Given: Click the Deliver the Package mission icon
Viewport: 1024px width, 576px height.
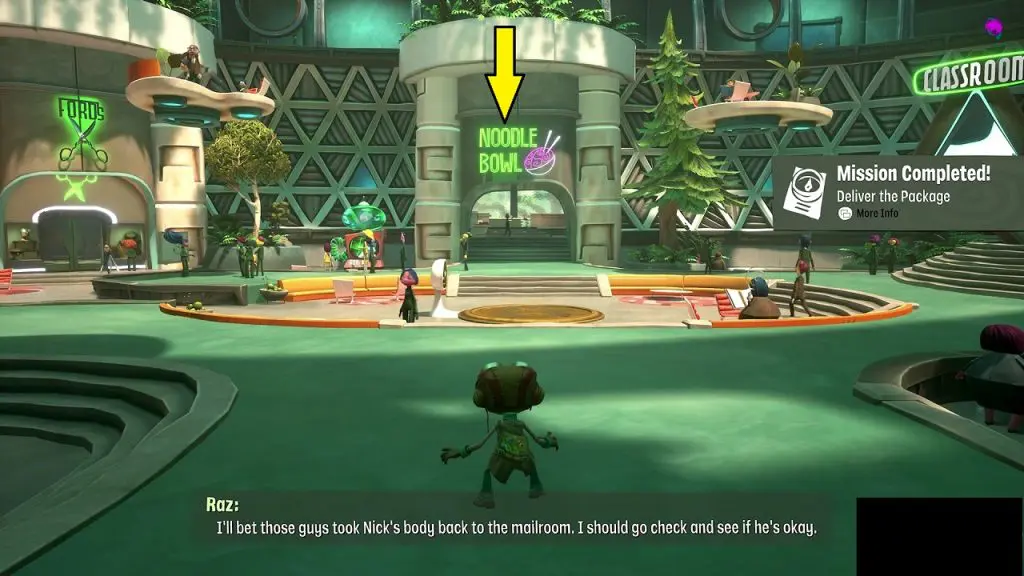Looking at the screenshot, I should (x=804, y=192).
